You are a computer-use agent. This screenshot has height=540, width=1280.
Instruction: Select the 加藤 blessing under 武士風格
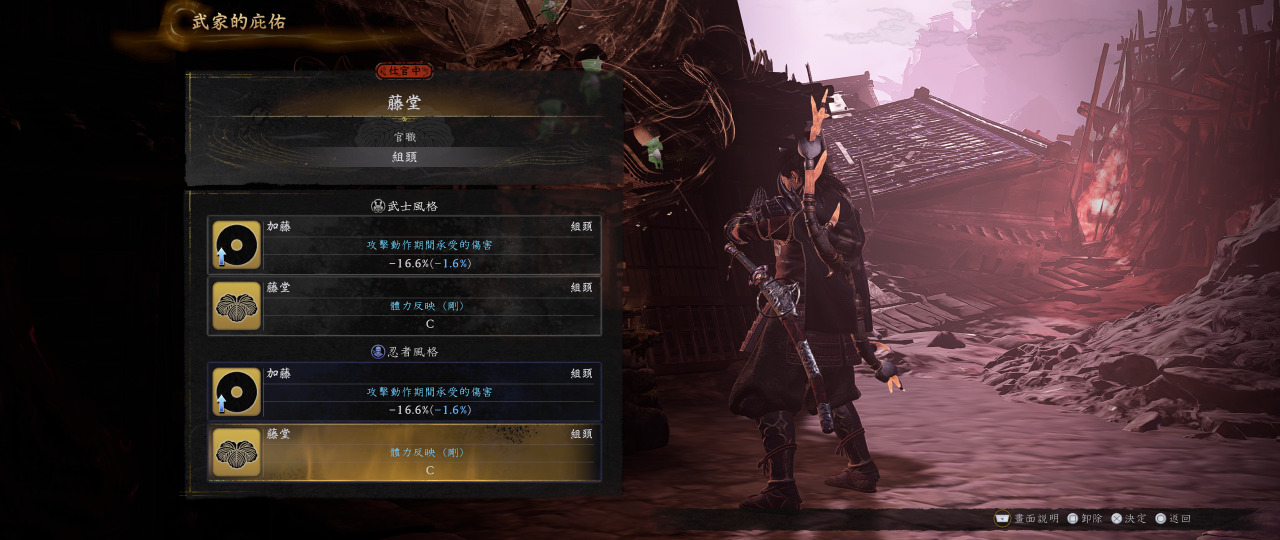pyautogui.click(x=405, y=245)
